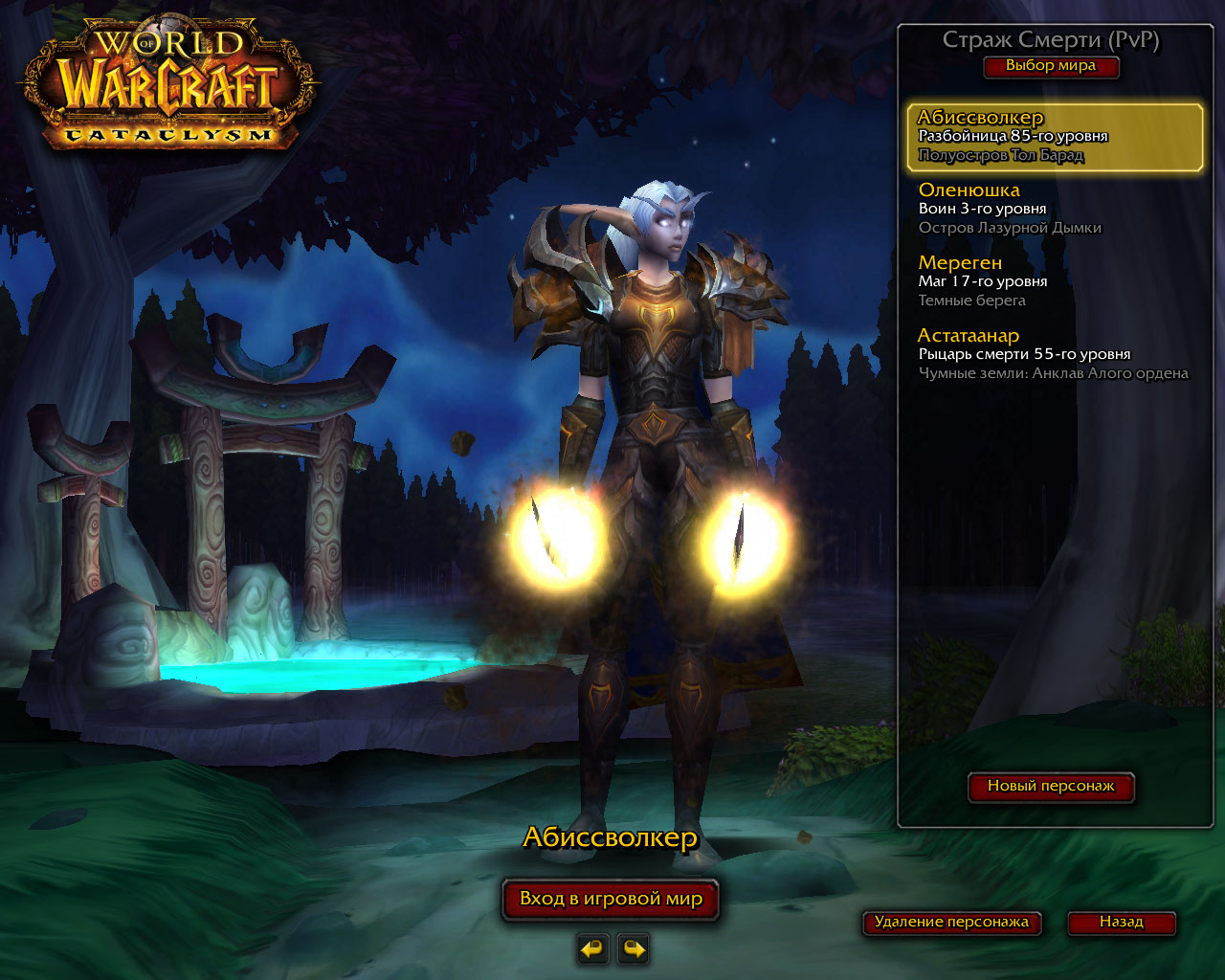Click Удаление персонажа to delete character
The width and height of the screenshot is (1225, 980).
click(951, 923)
